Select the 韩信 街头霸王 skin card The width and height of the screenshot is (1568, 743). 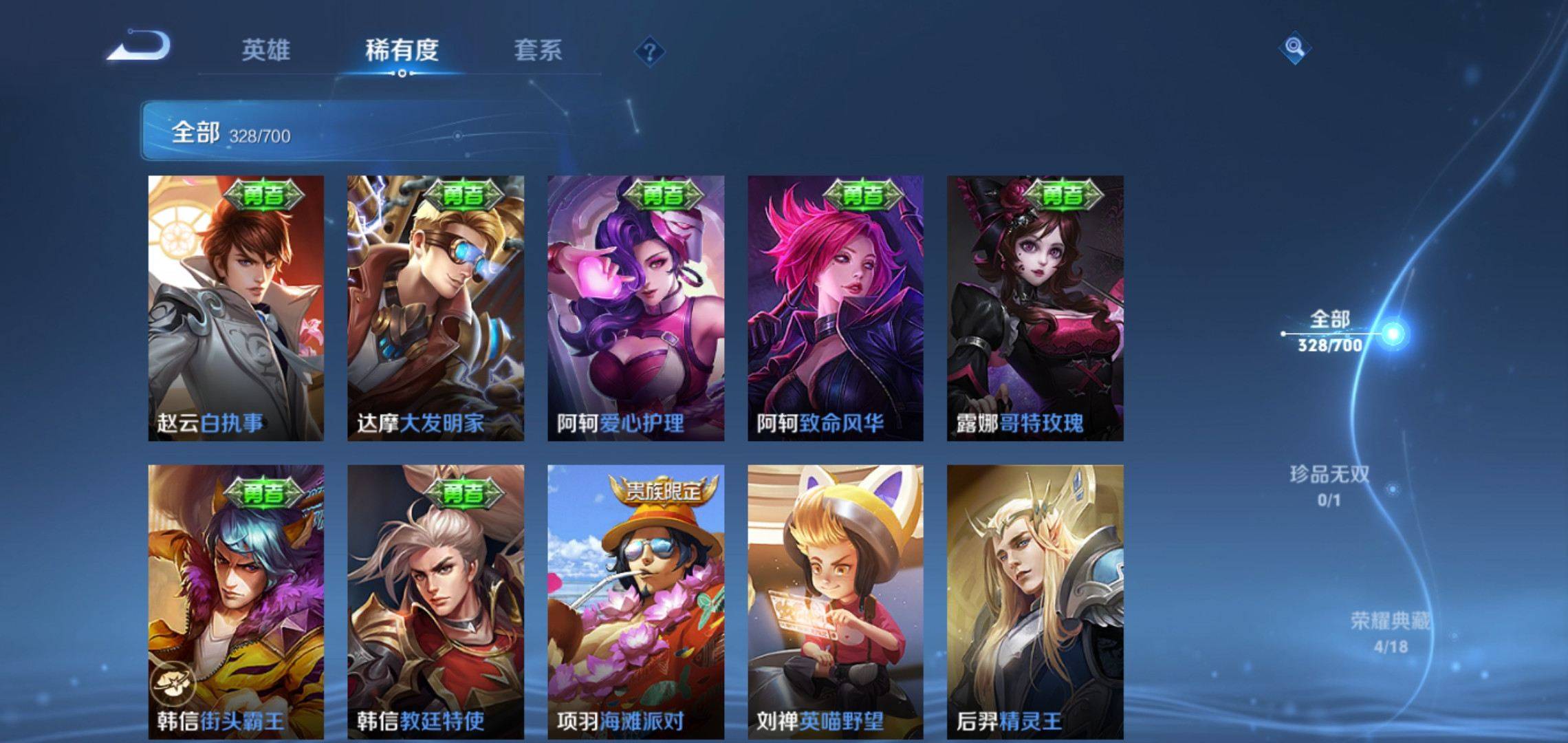[236, 601]
